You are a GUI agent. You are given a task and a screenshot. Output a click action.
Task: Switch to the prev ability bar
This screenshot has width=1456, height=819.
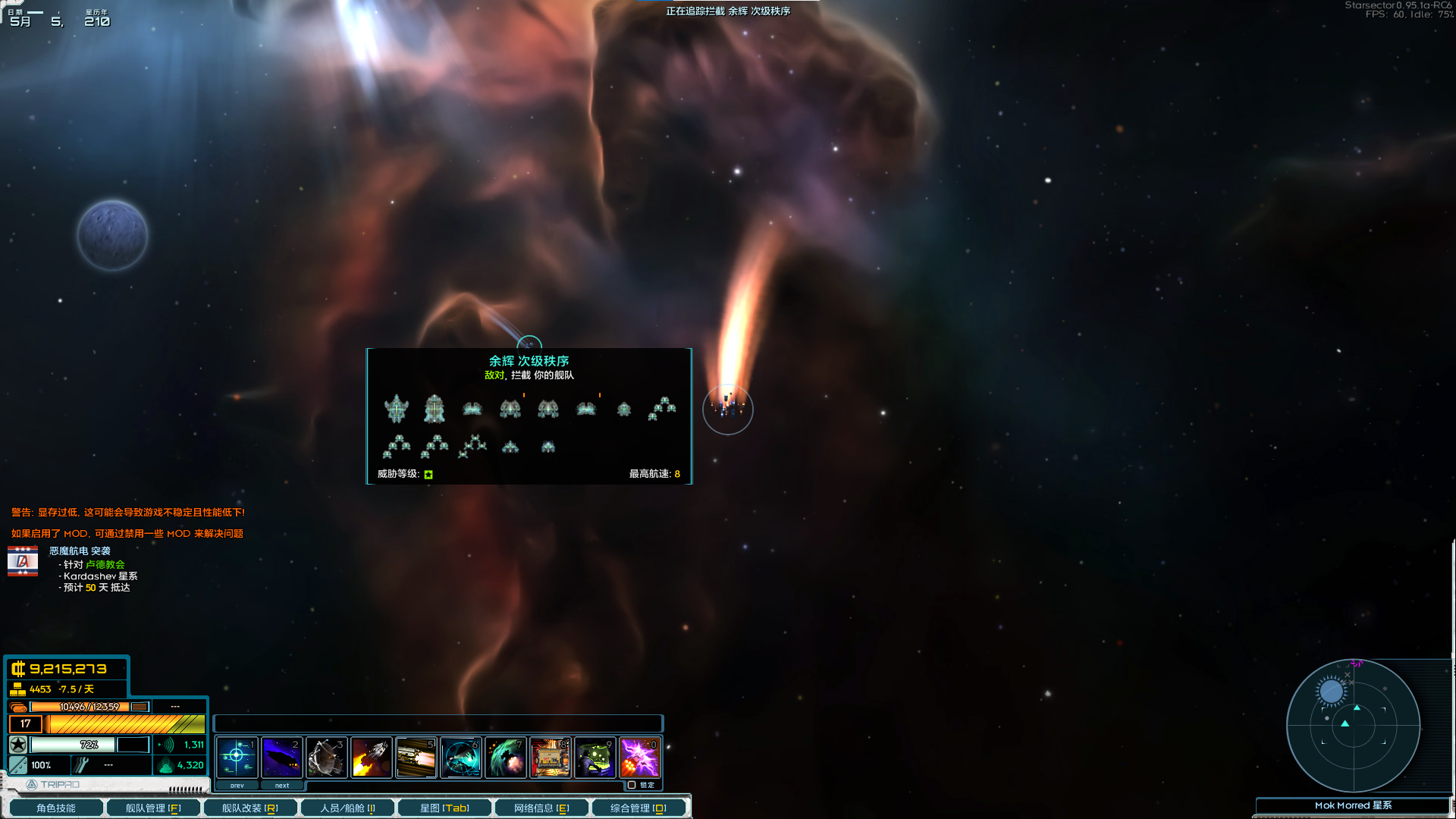[x=237, y=786]
